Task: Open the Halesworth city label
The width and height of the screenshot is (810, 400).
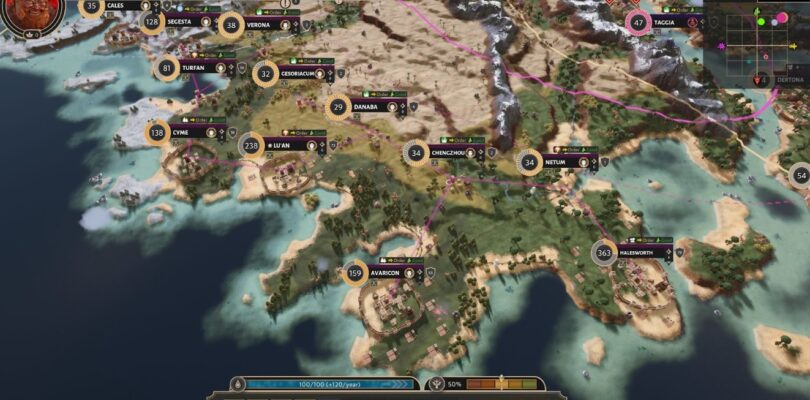Action: click(642, 252)
